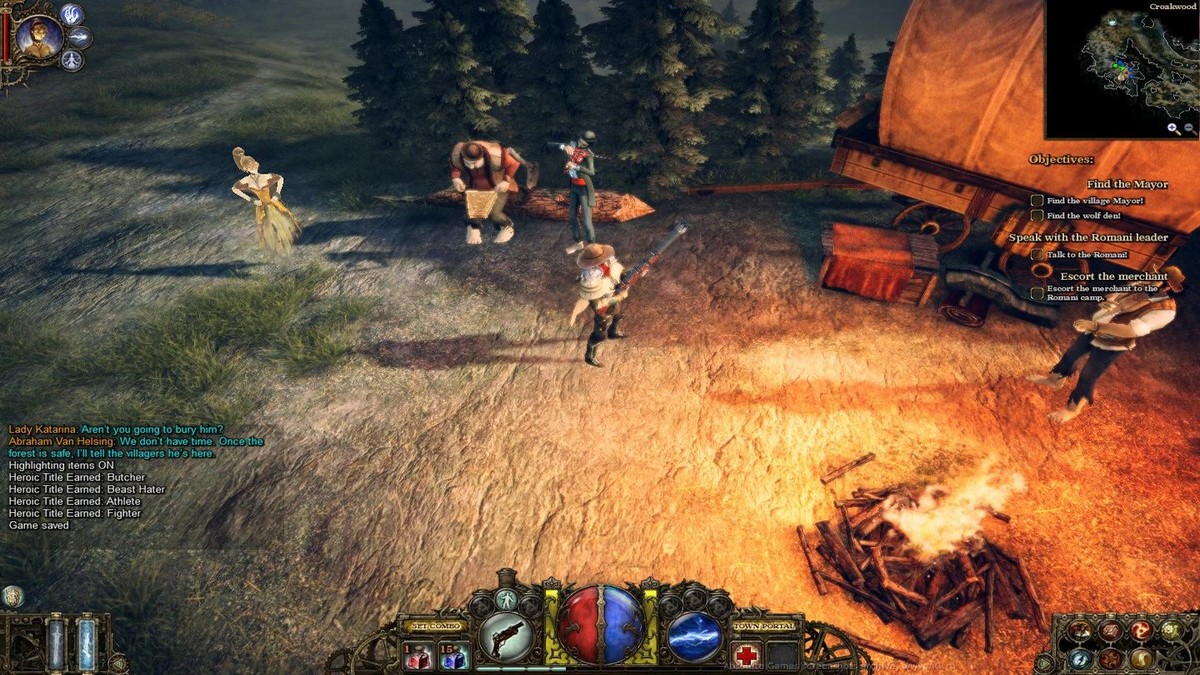1200x675 pixels.
Task: Zoom in on the minimap
Action: (x=1172, y=128)
